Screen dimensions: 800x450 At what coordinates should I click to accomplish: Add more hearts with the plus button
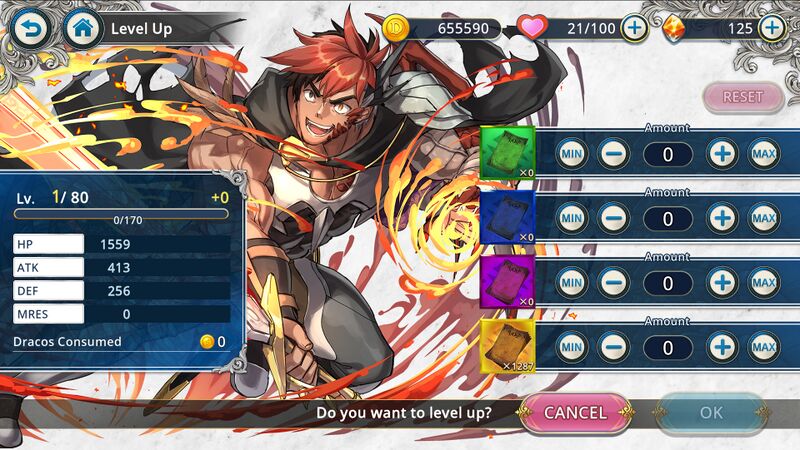(x=635, y=28)
